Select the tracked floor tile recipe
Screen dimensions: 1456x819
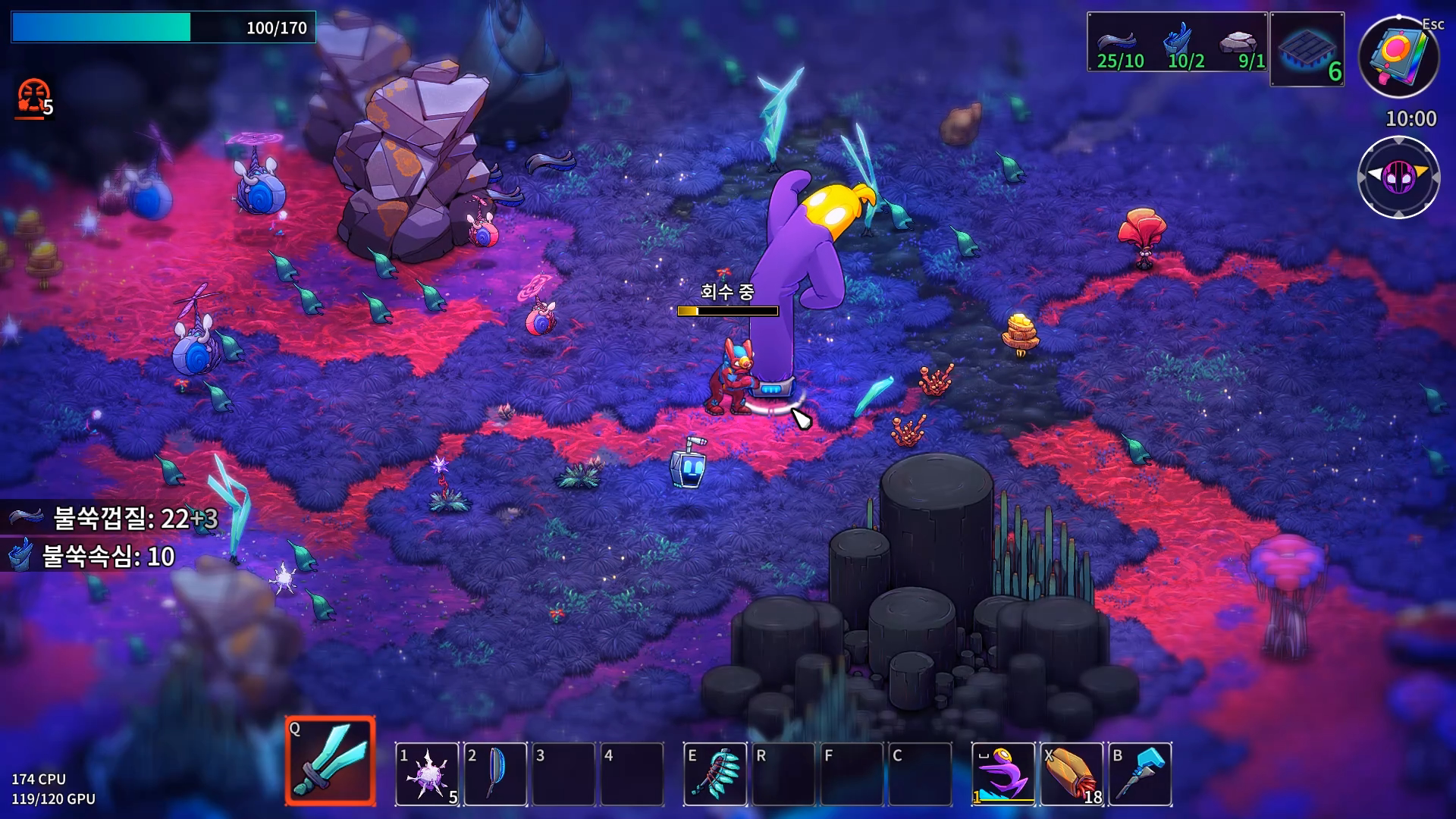(1307, 49)
